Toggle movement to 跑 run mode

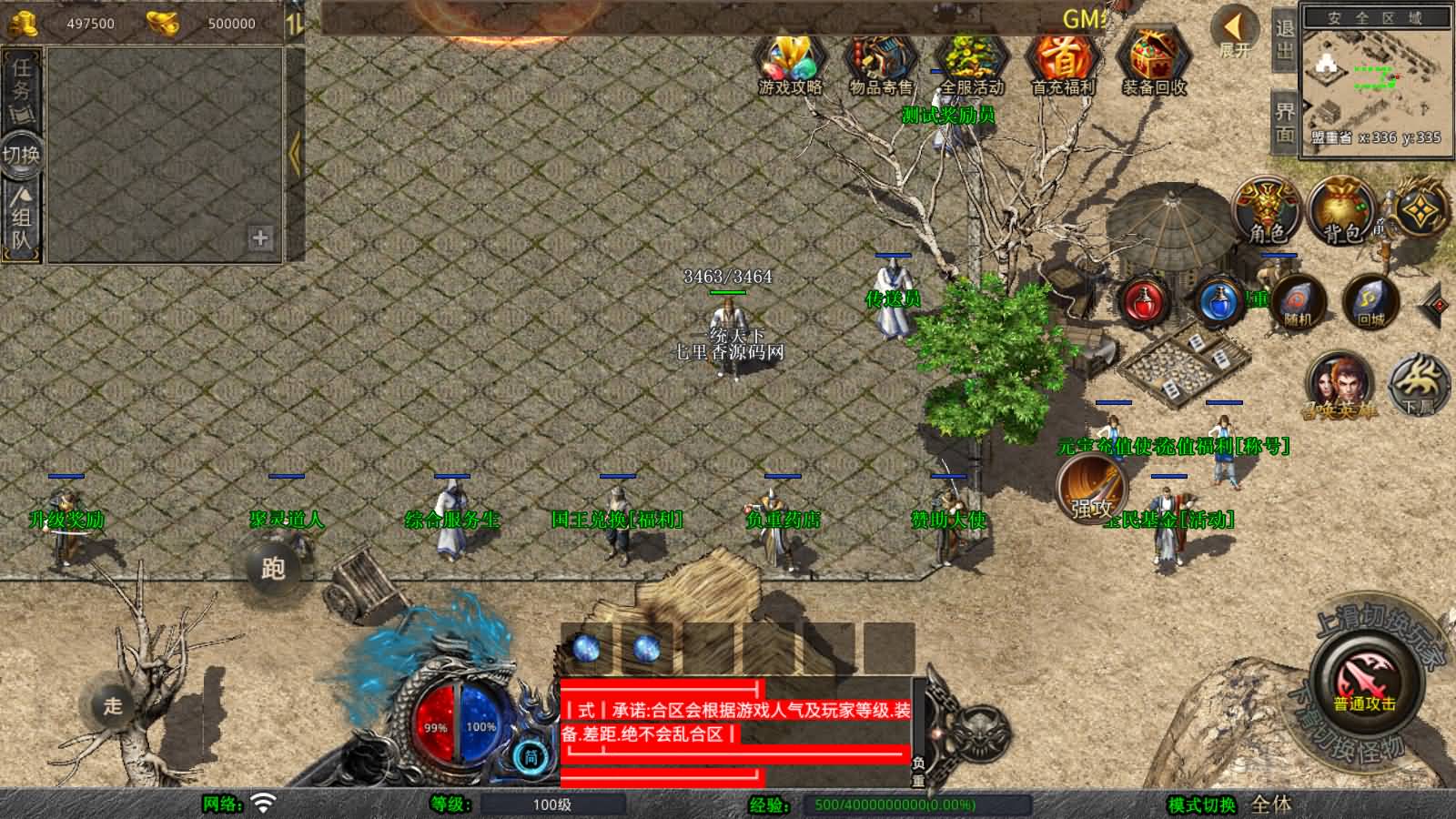click(275, 569)
